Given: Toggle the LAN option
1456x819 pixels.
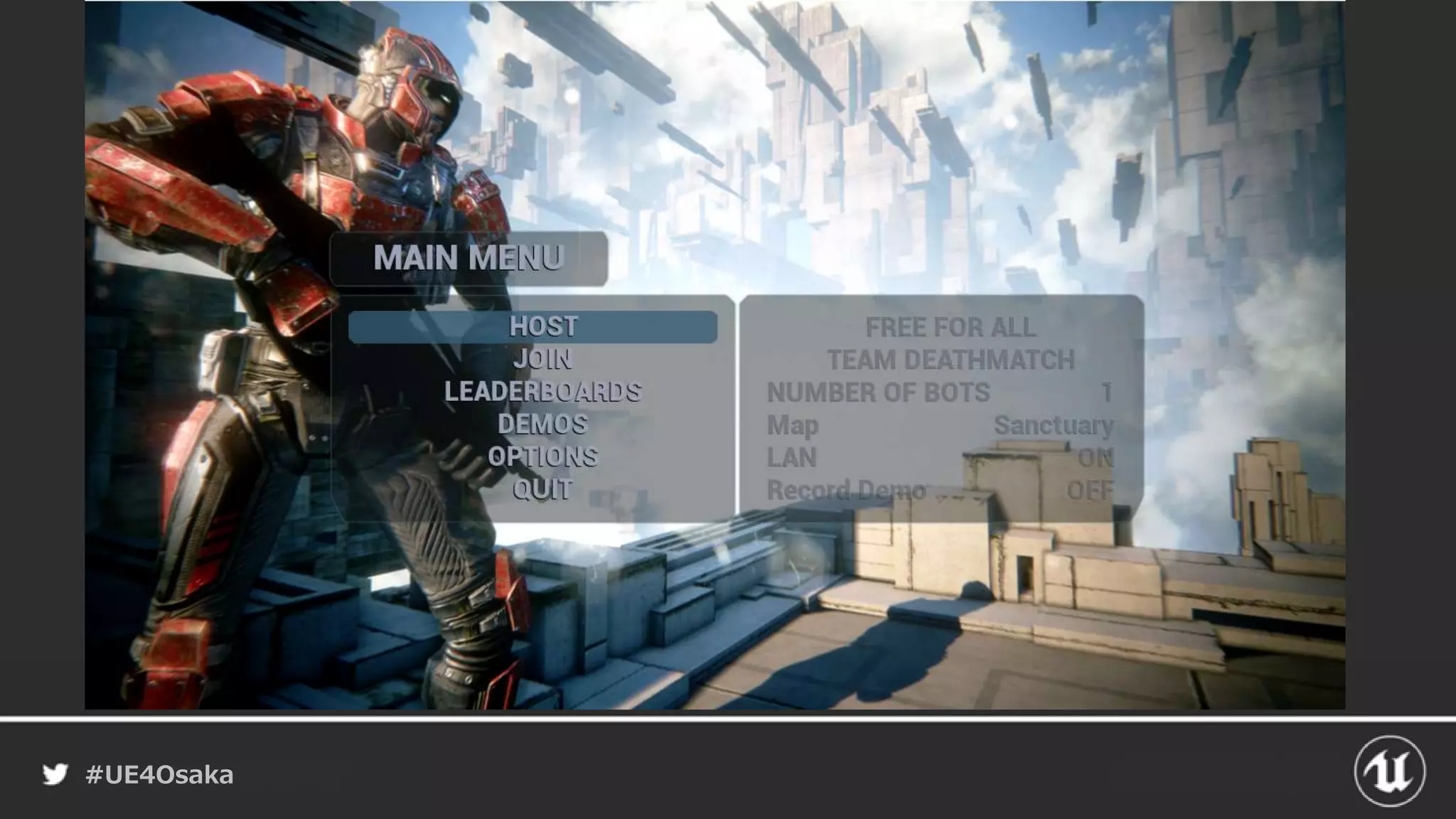Looking at the screenshot, I should tap(940, 458).
